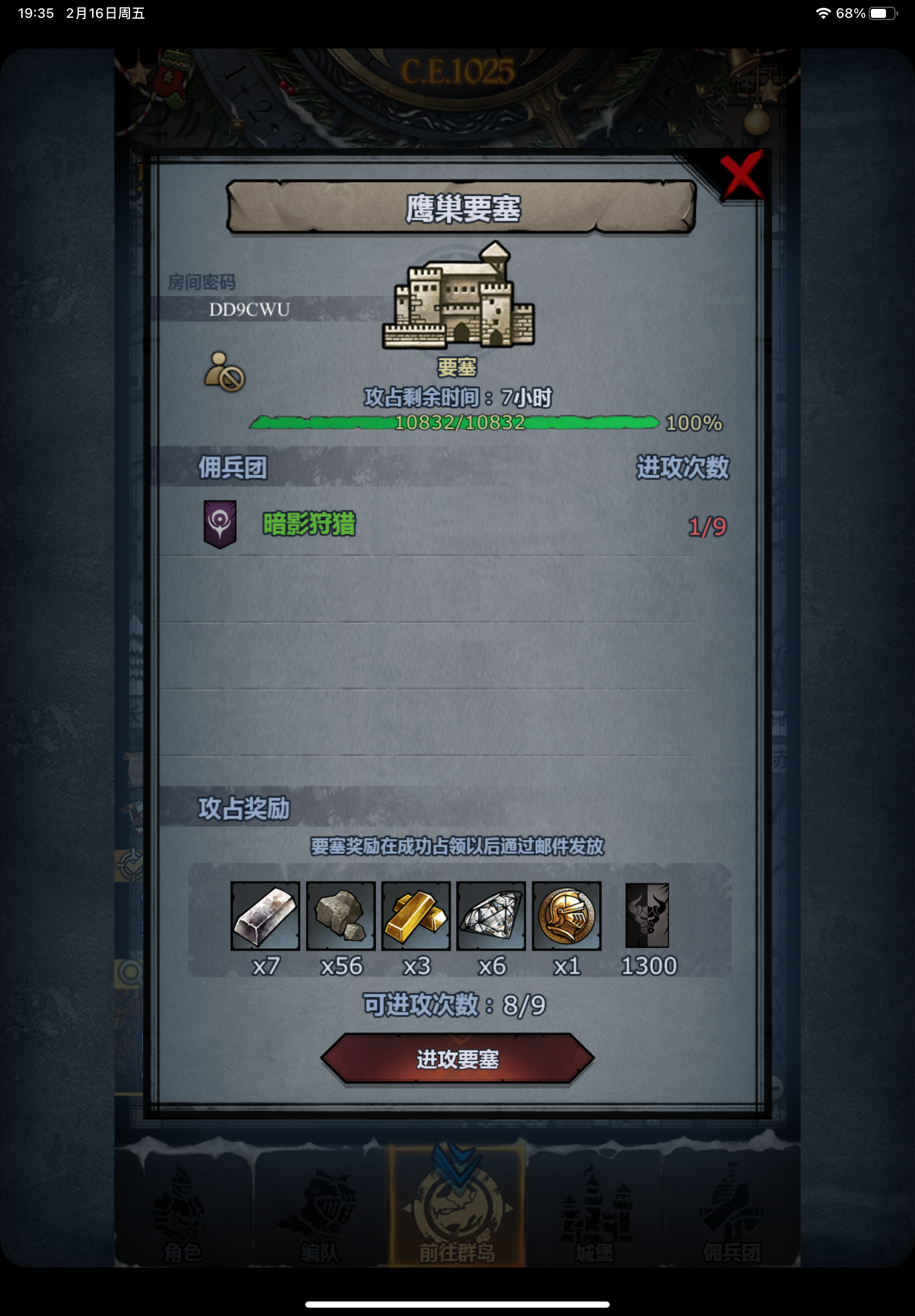The width and height of the screenshot is (915, 1316).
Task: Click the room password DD9CWU text
Action: click(249, 309)
